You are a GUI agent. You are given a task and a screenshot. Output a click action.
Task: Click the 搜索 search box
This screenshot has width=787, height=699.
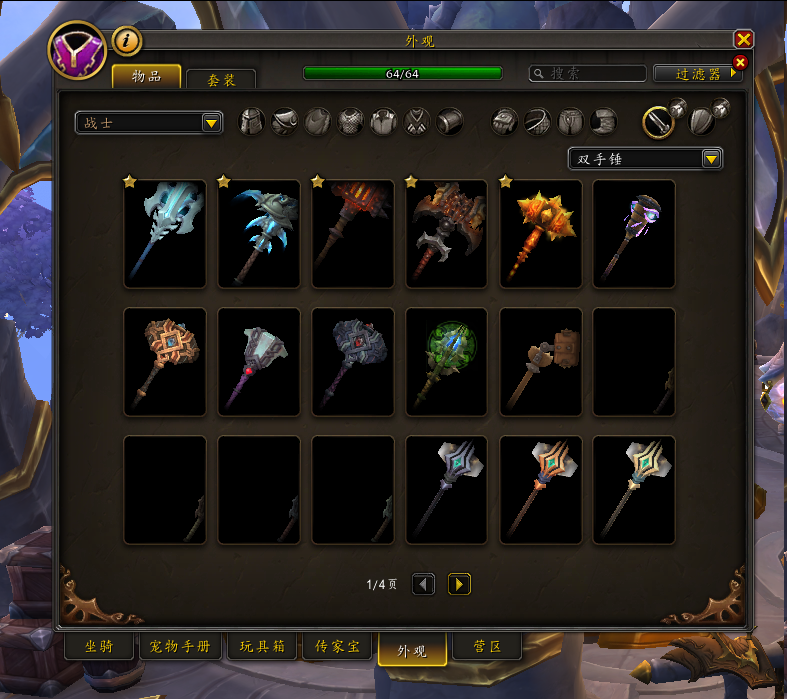click(588, 73)
